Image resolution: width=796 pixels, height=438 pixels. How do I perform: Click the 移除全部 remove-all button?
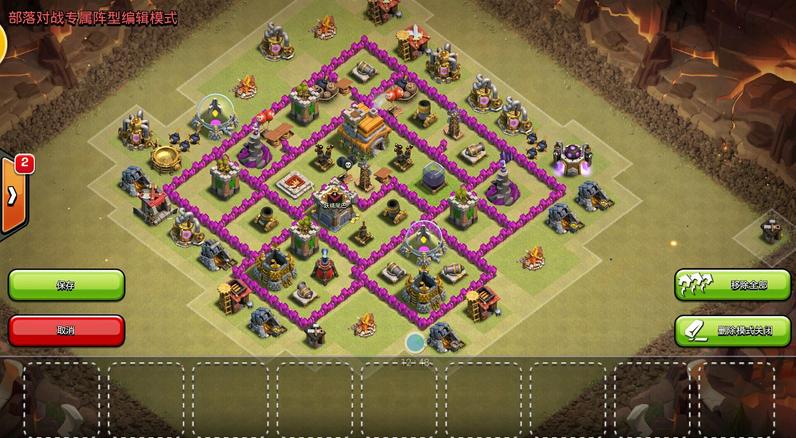(733, 285)
